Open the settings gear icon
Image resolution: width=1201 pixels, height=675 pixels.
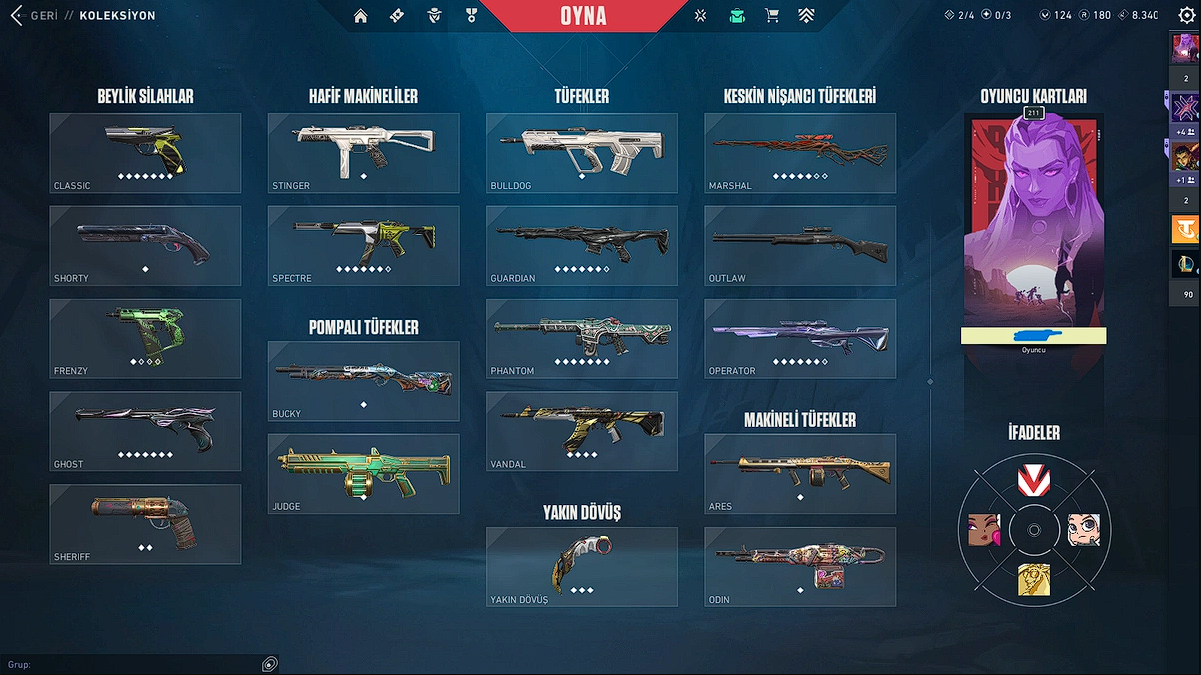[1186, 16]
